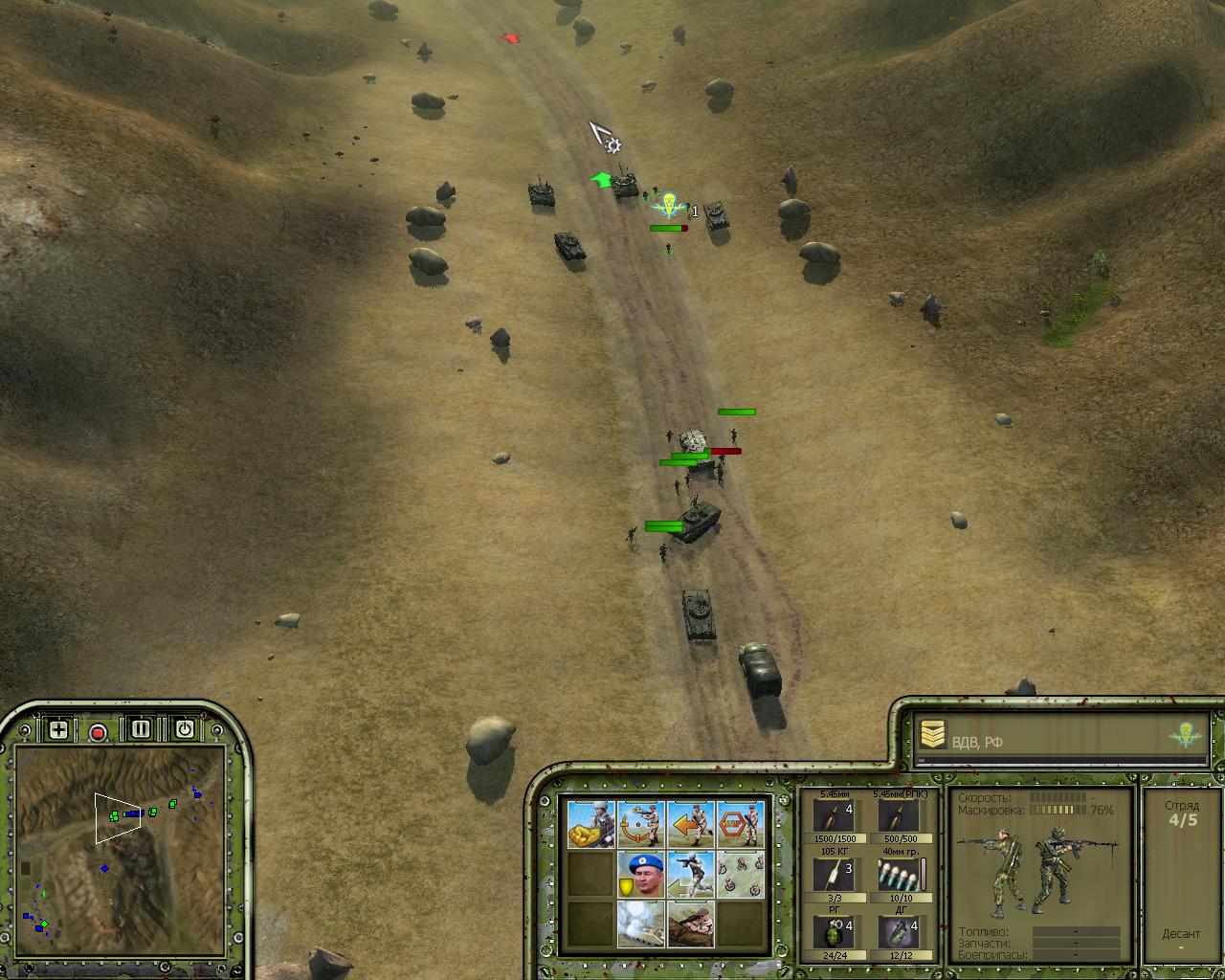1225x980 pixels.
Task: Order the squad to lie prone
Action: tap(691, 924)
